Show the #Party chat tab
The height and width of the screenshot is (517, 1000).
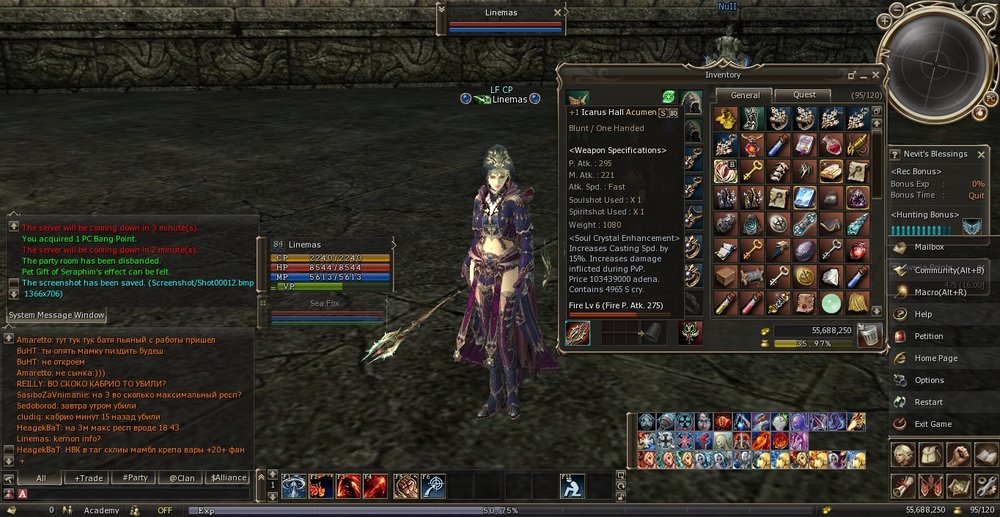135,478
